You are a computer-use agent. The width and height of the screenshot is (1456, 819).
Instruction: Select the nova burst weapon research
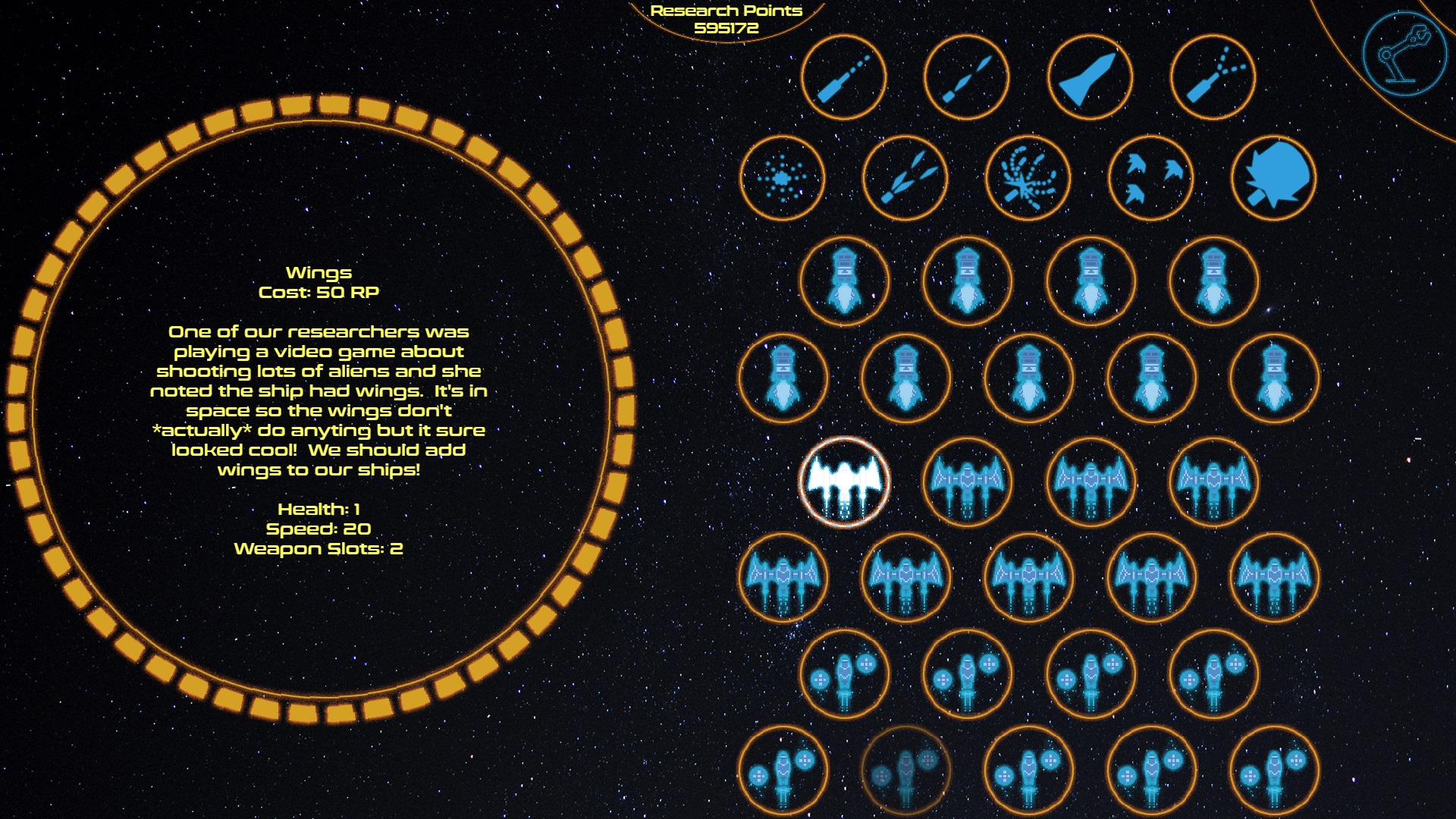783,178
